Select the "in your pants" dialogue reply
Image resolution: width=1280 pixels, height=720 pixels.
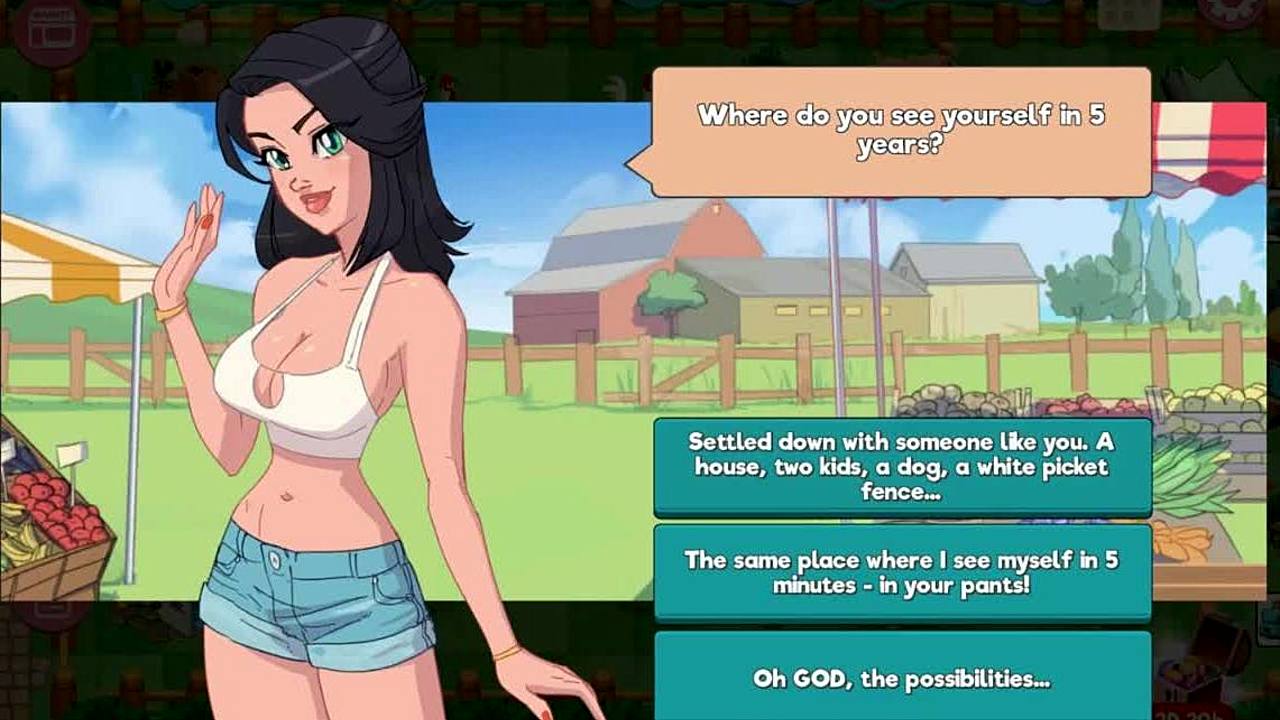tap(901, 572)
